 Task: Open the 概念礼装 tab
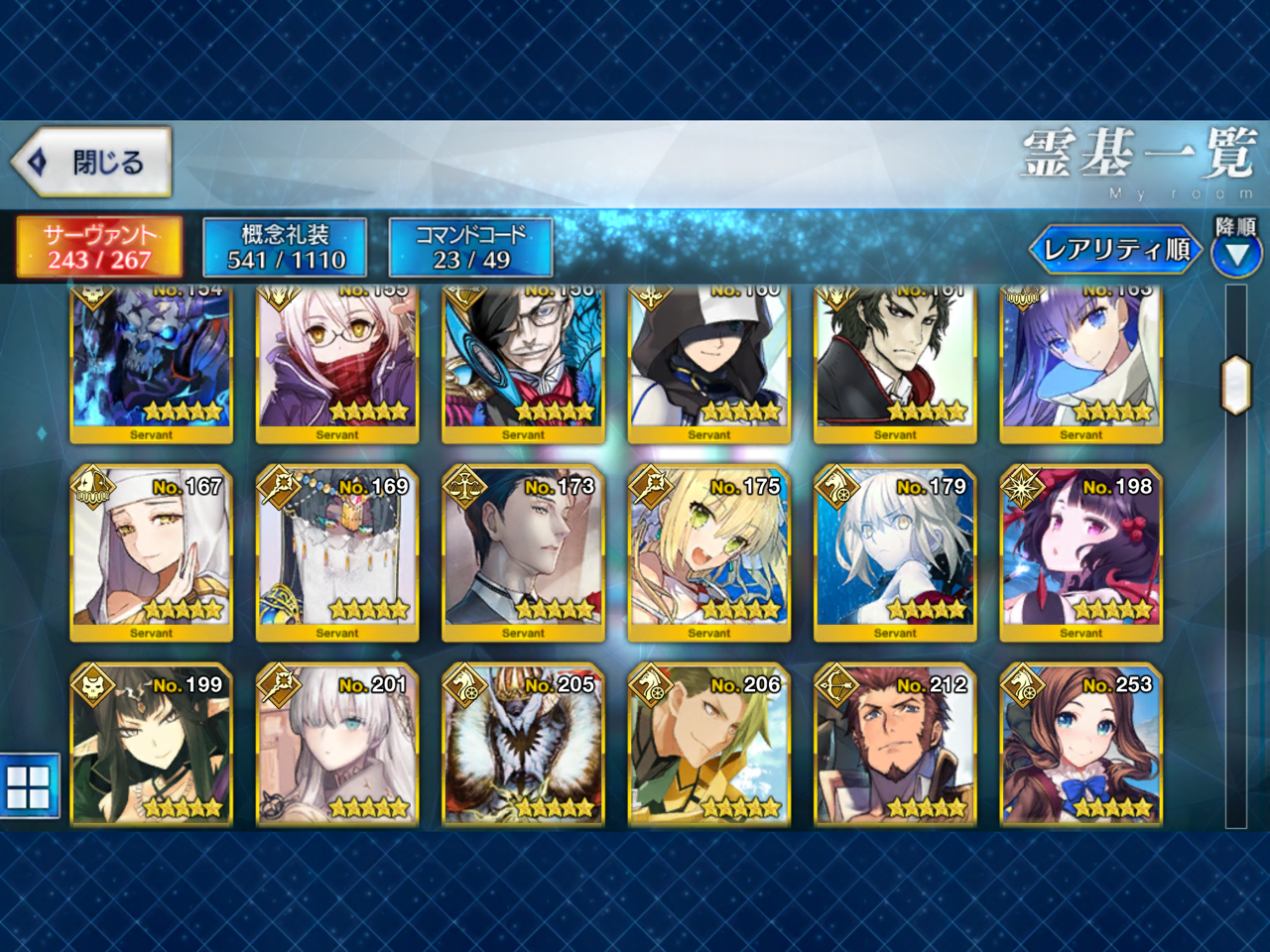286,247
